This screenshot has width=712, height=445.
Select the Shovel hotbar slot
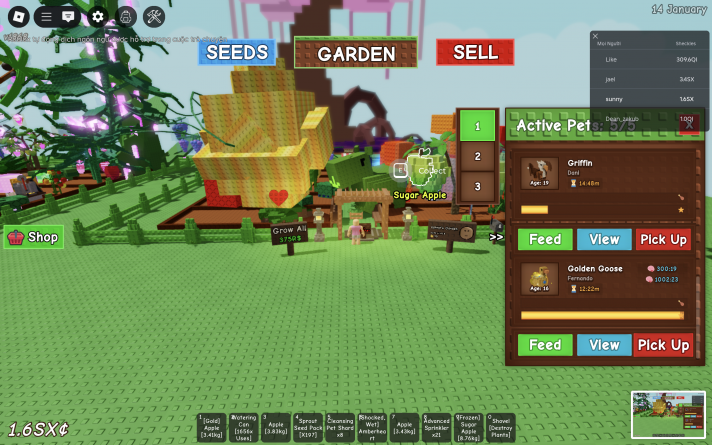click(x=500, y=428)
